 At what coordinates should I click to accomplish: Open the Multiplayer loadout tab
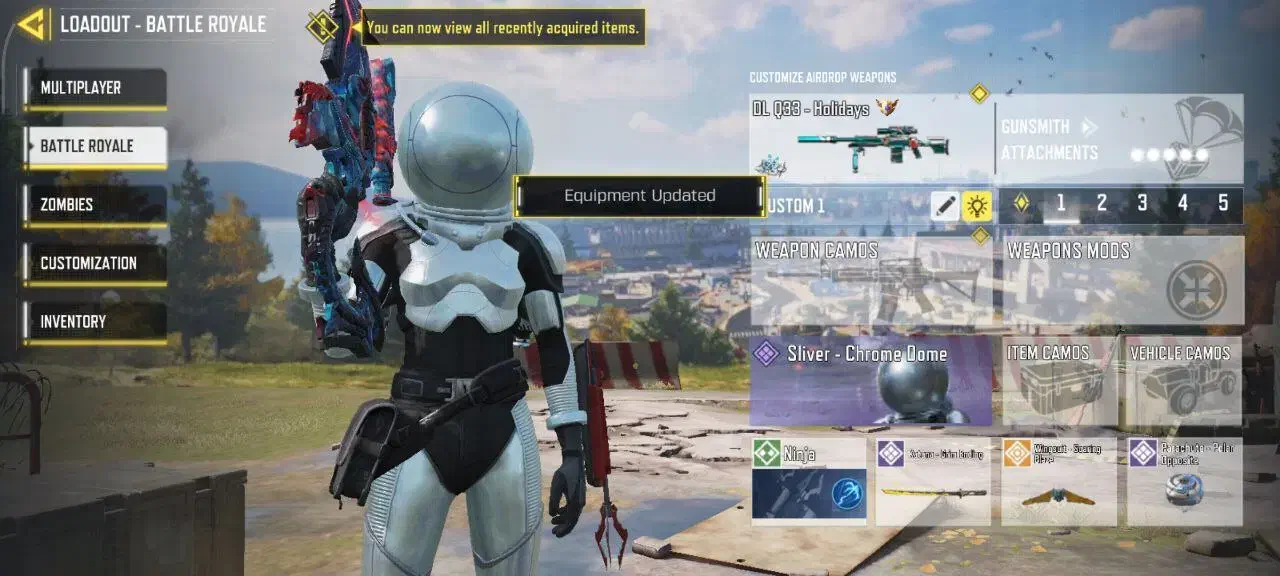96,88
